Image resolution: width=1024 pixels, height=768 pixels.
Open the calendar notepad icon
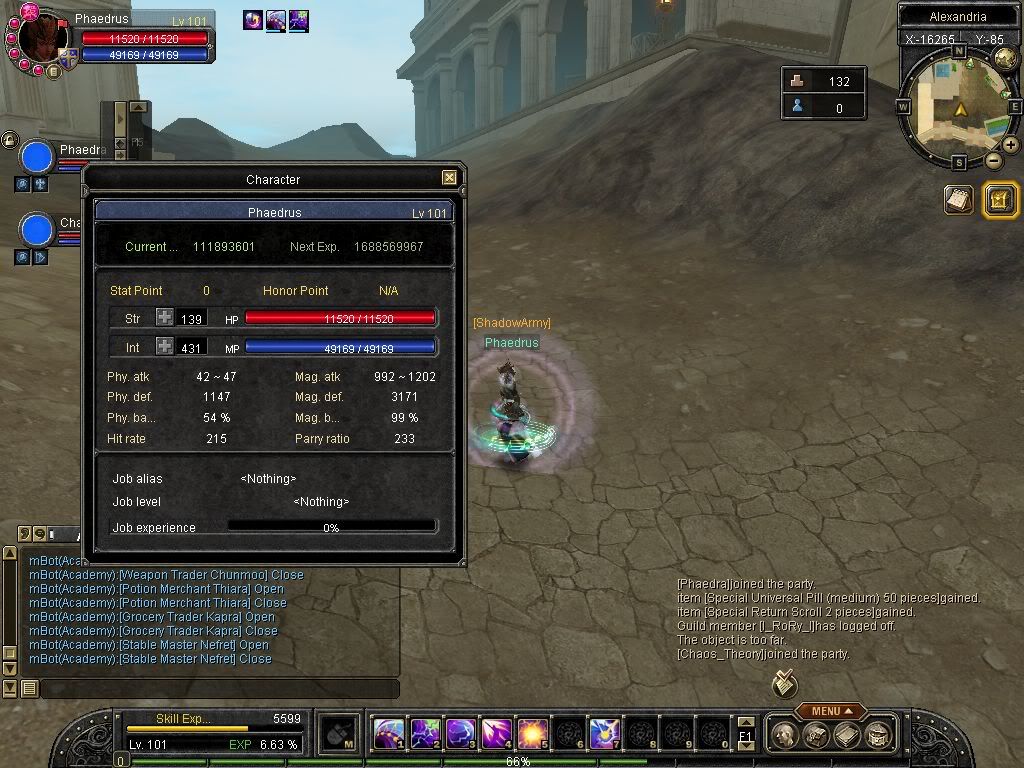click(x=959, y=200)
